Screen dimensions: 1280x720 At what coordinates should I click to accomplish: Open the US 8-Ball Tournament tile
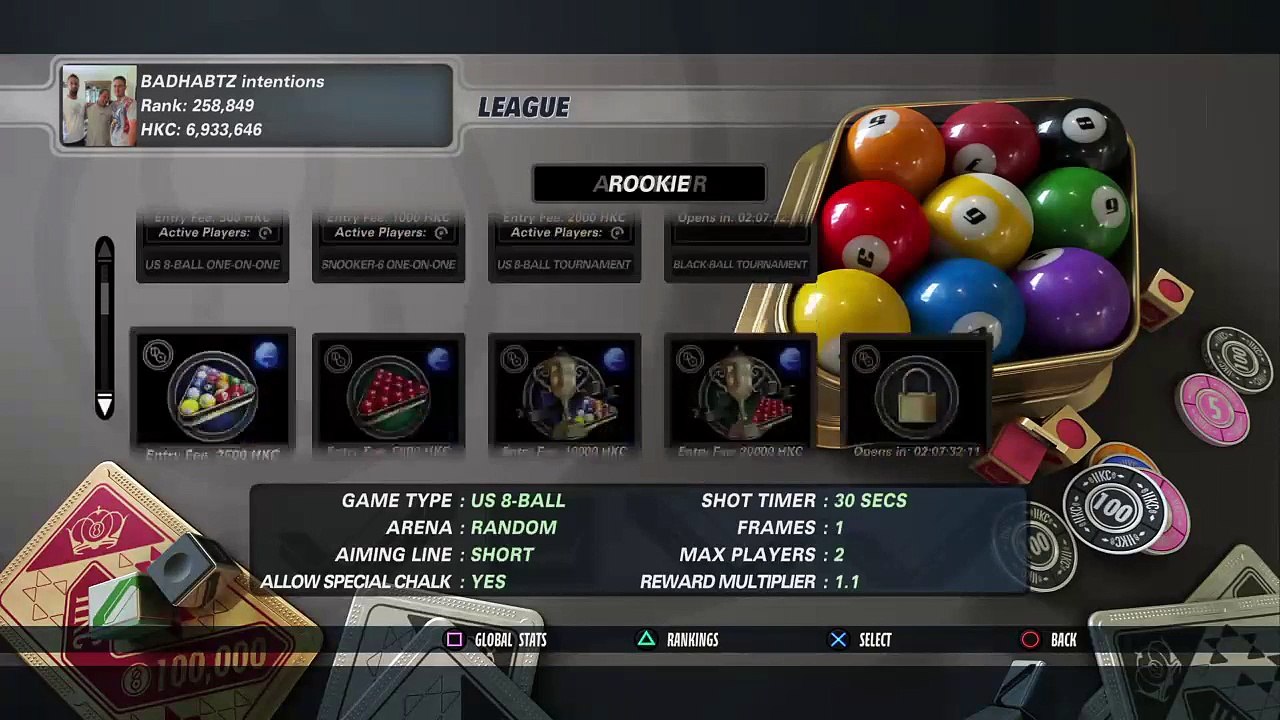(564, 247)
